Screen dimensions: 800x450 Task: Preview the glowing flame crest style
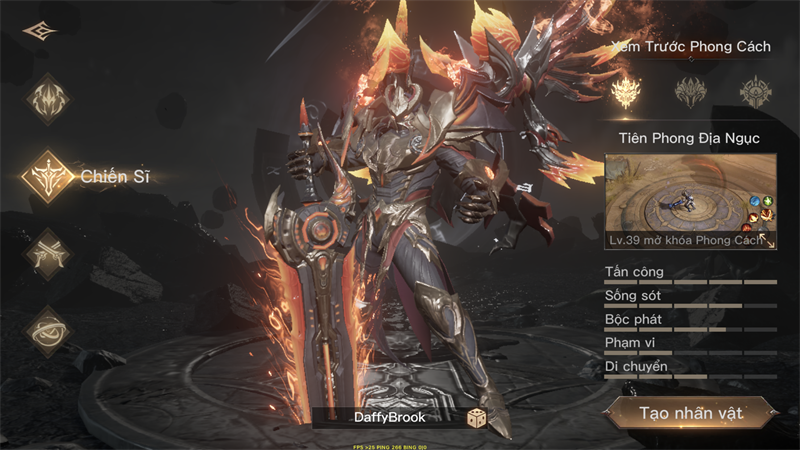628,92
